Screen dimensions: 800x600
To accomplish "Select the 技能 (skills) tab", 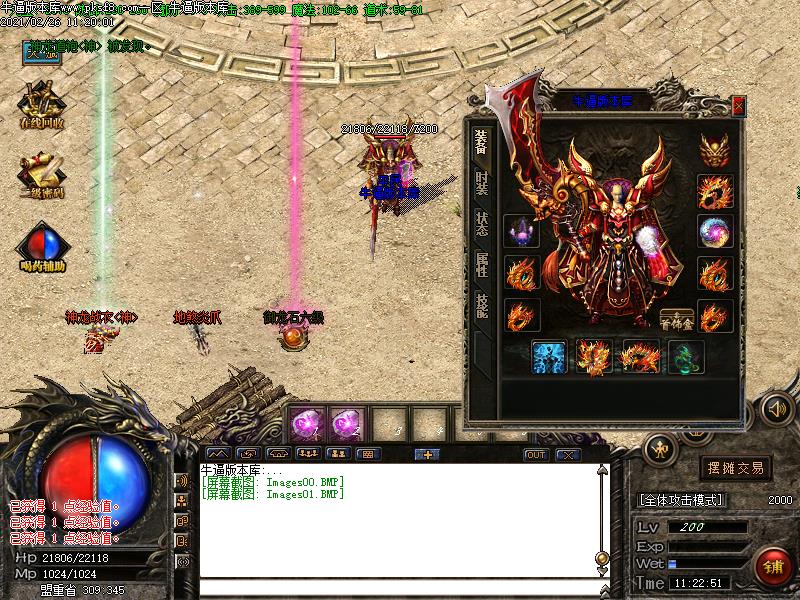I will pyautogui.click(x=481, y=305).
